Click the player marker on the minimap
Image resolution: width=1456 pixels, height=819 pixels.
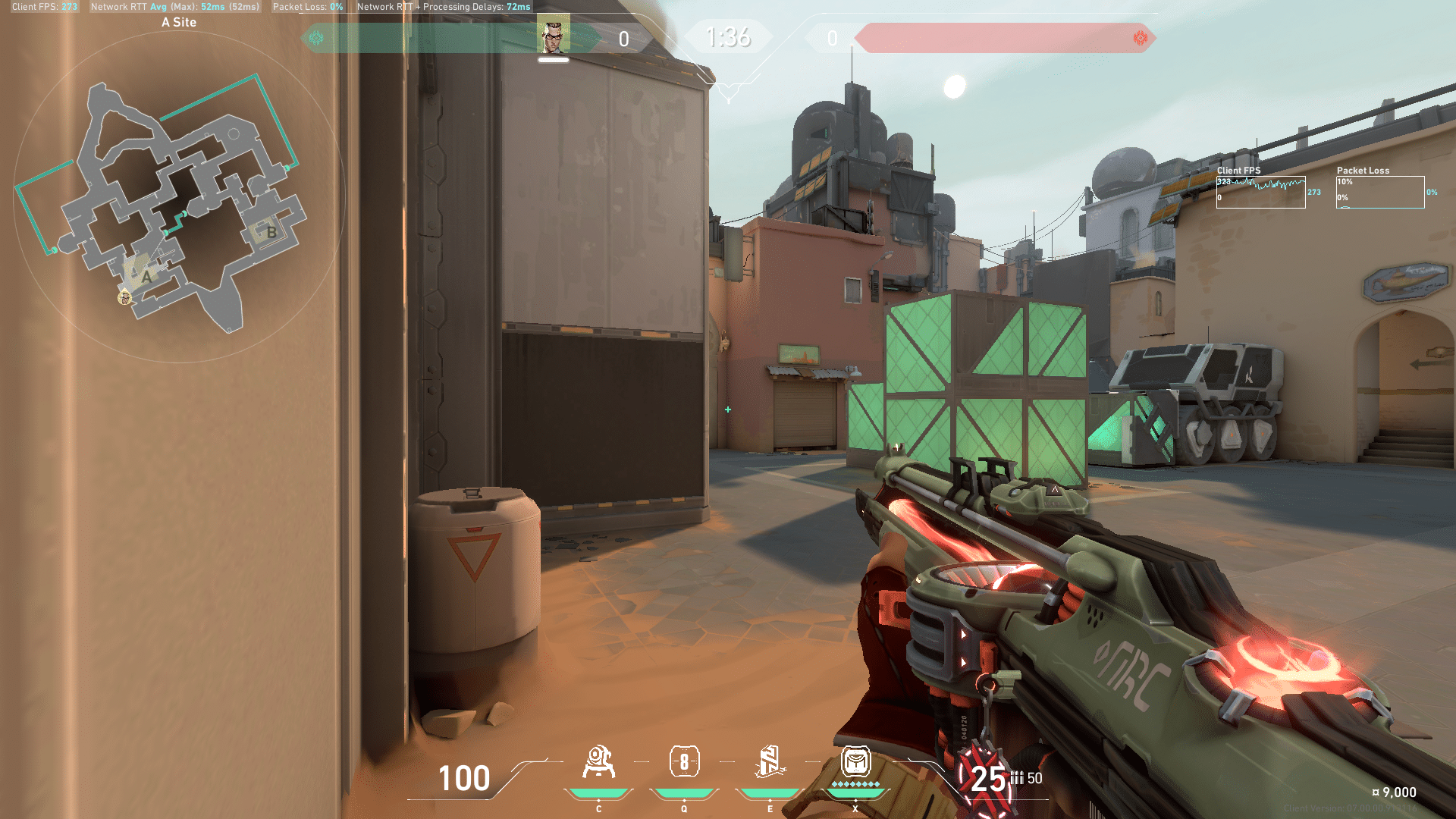point(124,298)
